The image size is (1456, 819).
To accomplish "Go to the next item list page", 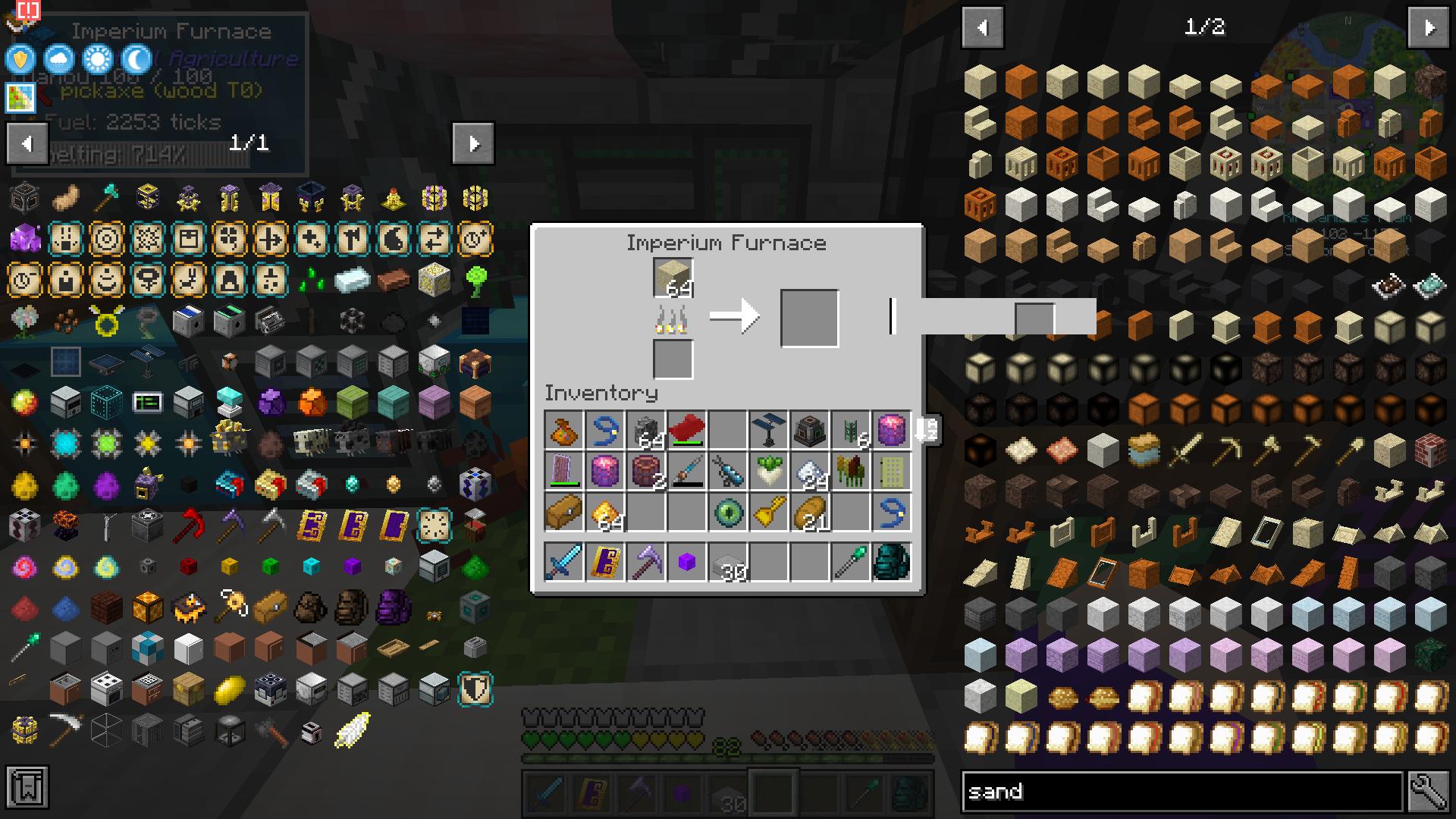I will [1429, 27].
